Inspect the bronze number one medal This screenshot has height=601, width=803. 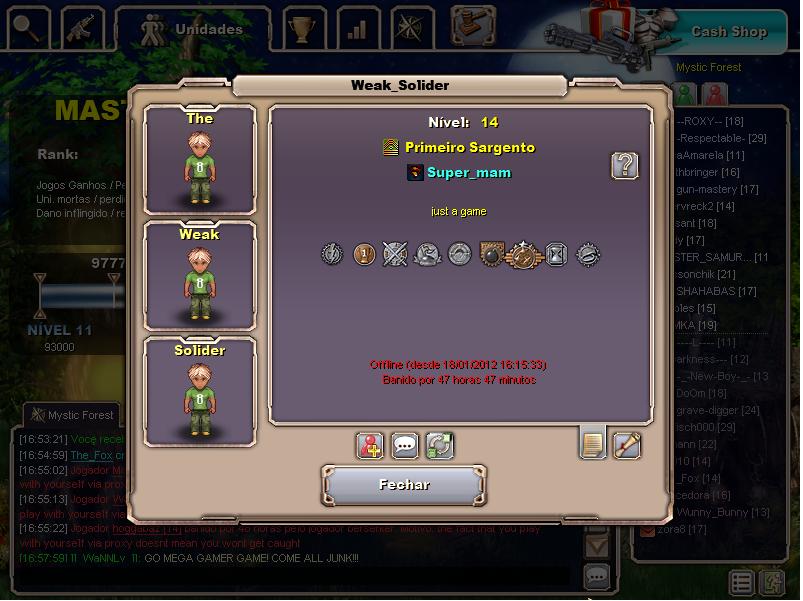(x=364, y=255)
